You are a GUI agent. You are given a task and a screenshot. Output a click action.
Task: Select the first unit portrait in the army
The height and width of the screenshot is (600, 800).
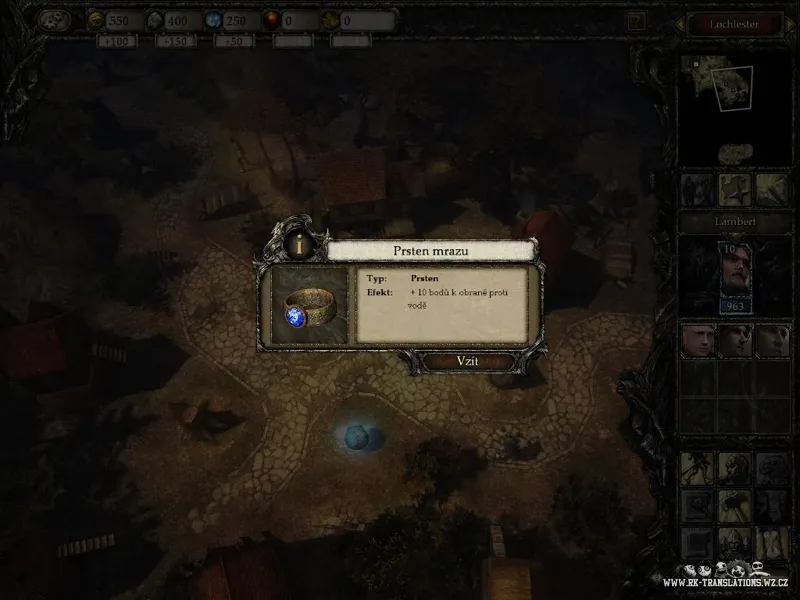(696, 340)
